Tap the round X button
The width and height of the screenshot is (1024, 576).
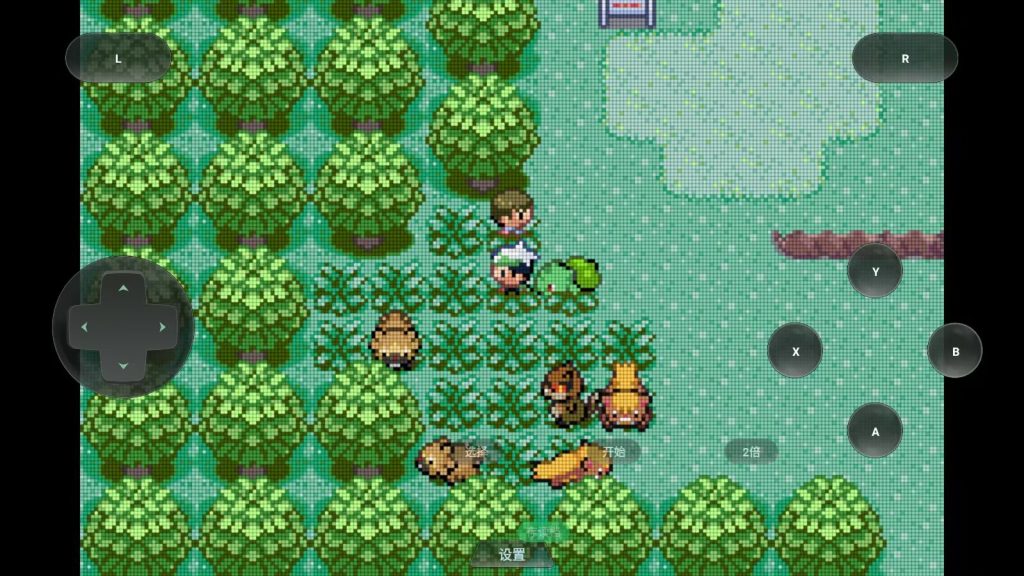click(795, 351)
